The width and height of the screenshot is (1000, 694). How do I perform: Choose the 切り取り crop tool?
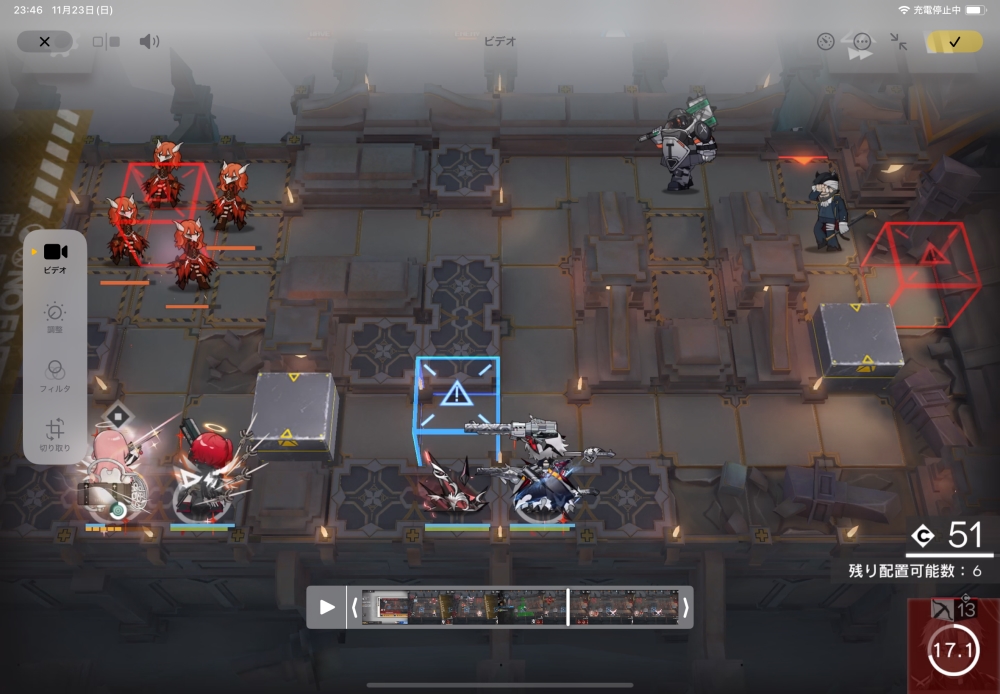(55, 434)
